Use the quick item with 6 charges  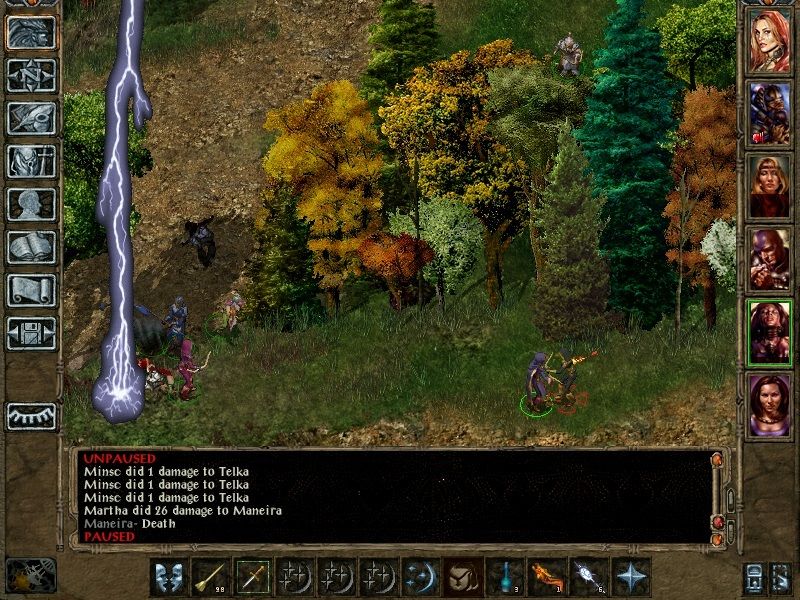click(x=588, y=577)
